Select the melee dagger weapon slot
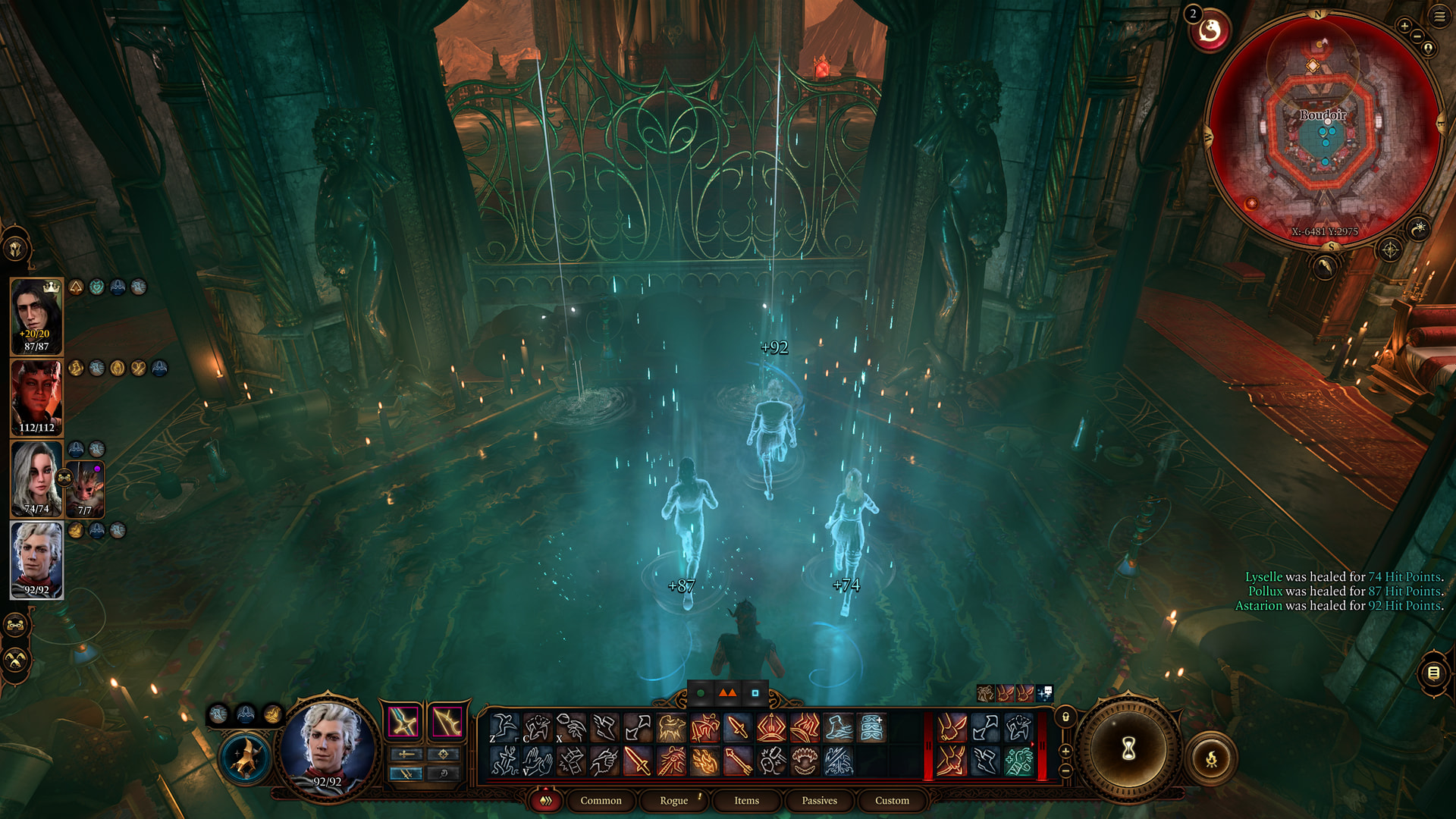This screenshot has width=1456, height=819. pyautogui.click(x=403, y=721)
